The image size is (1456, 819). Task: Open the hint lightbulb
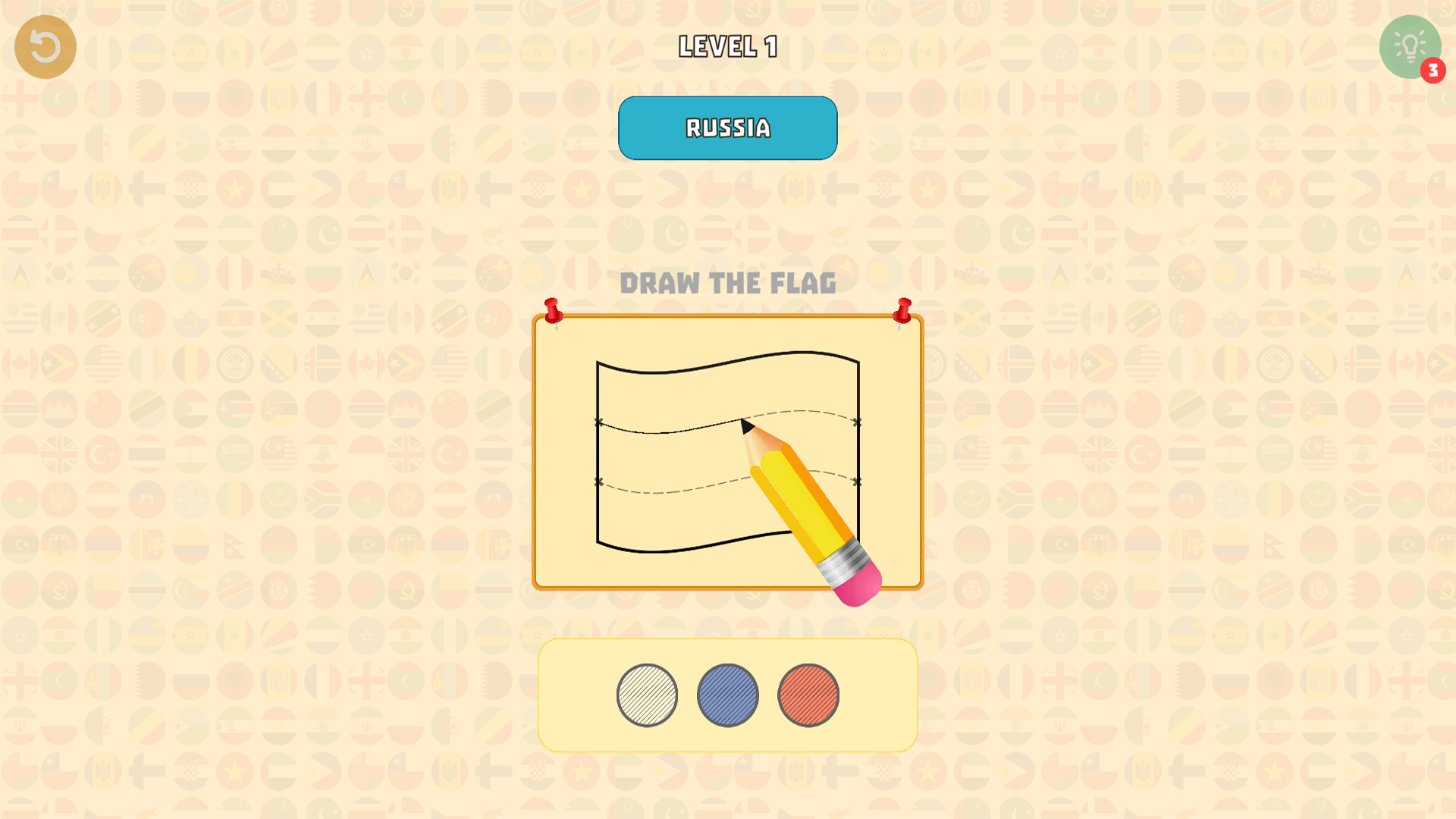pyautogui.click(x=1409, y=46)
